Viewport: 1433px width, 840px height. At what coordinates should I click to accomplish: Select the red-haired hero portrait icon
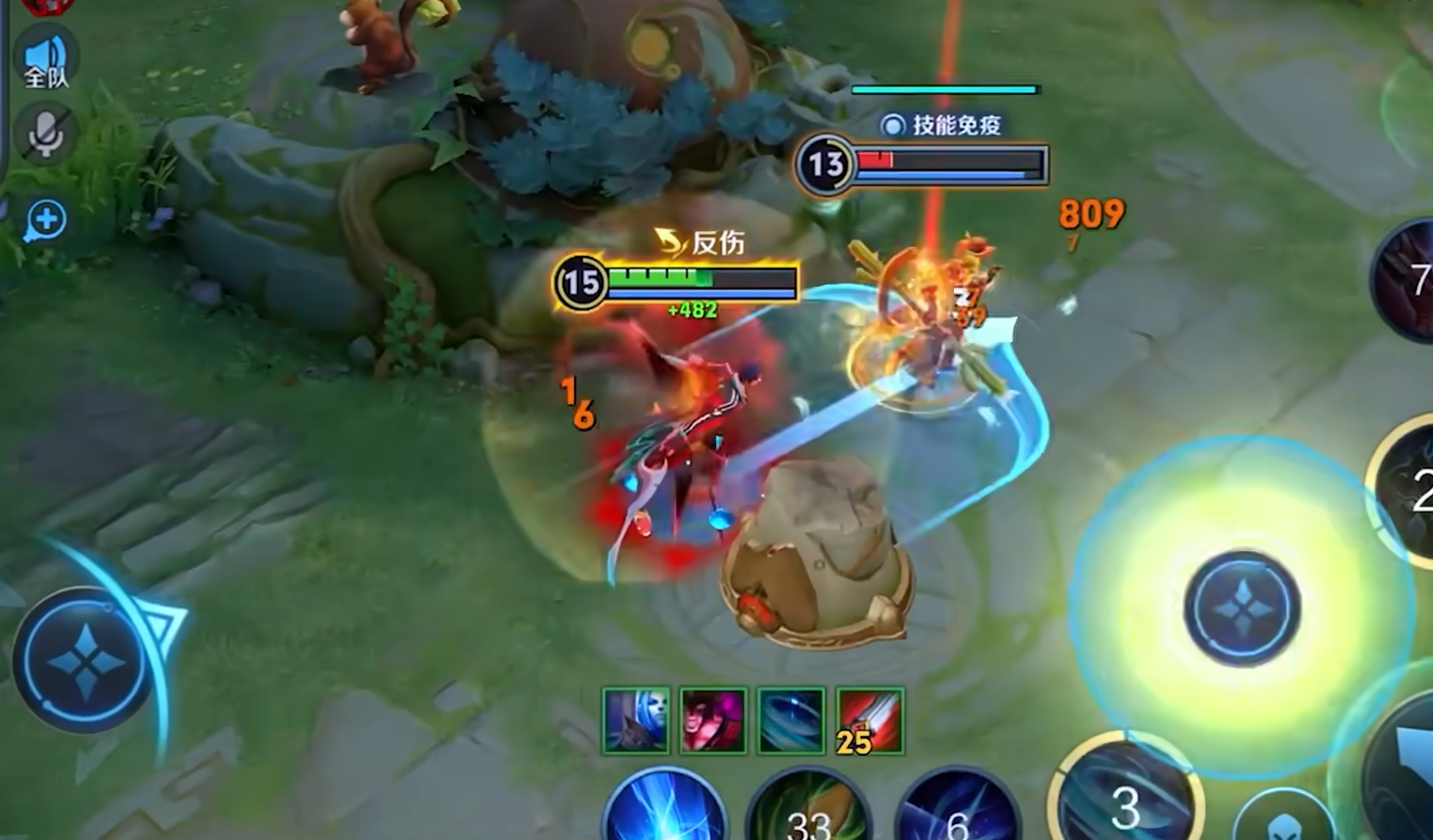coord(713,721)
